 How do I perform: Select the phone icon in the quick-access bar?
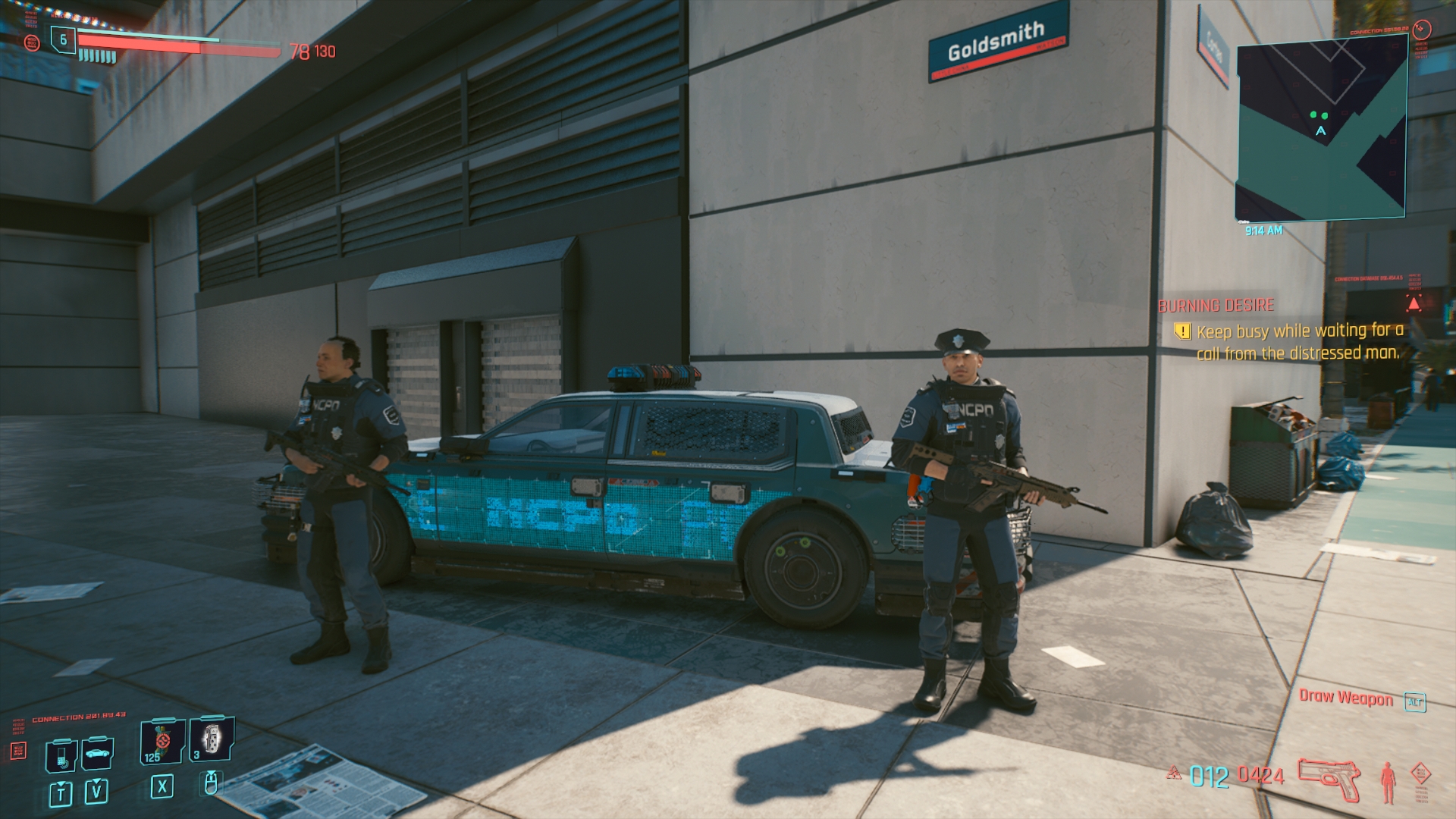(x=61, y=757)
